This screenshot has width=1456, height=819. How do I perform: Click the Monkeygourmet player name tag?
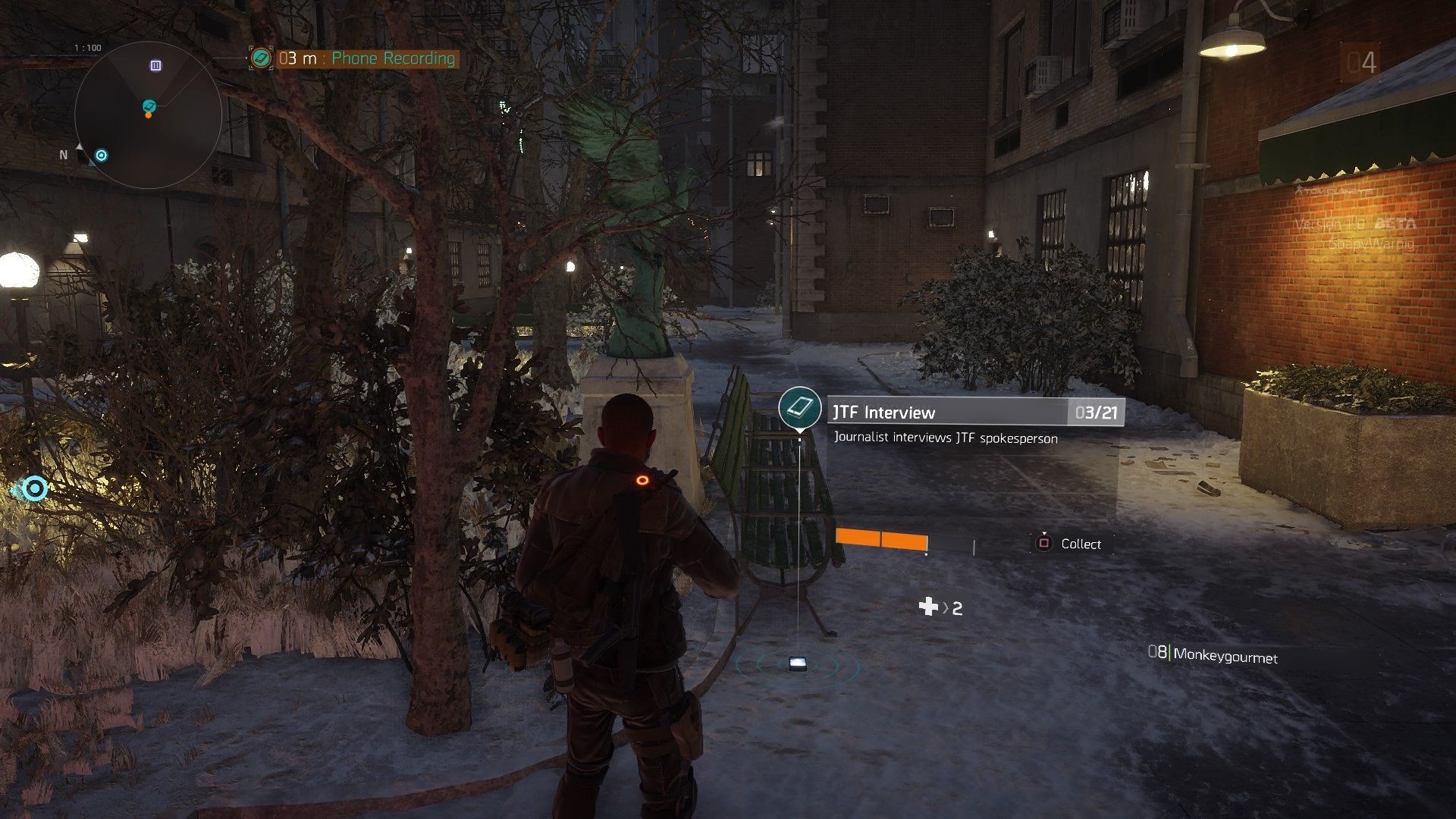[x=1224, y=656]
